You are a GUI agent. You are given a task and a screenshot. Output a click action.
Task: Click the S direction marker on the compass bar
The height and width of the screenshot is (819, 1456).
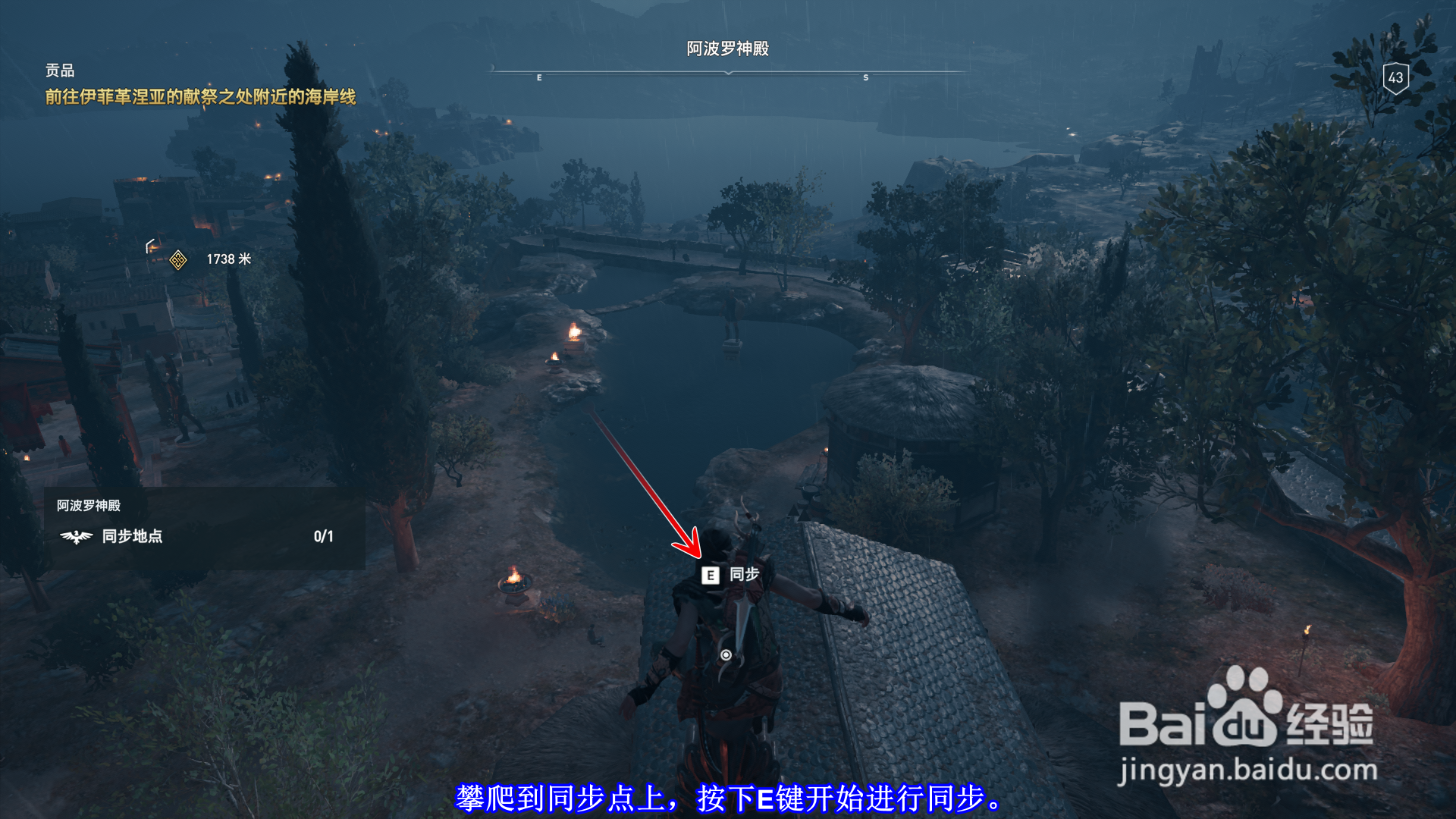pyautogui.click(x=864, y=77)
